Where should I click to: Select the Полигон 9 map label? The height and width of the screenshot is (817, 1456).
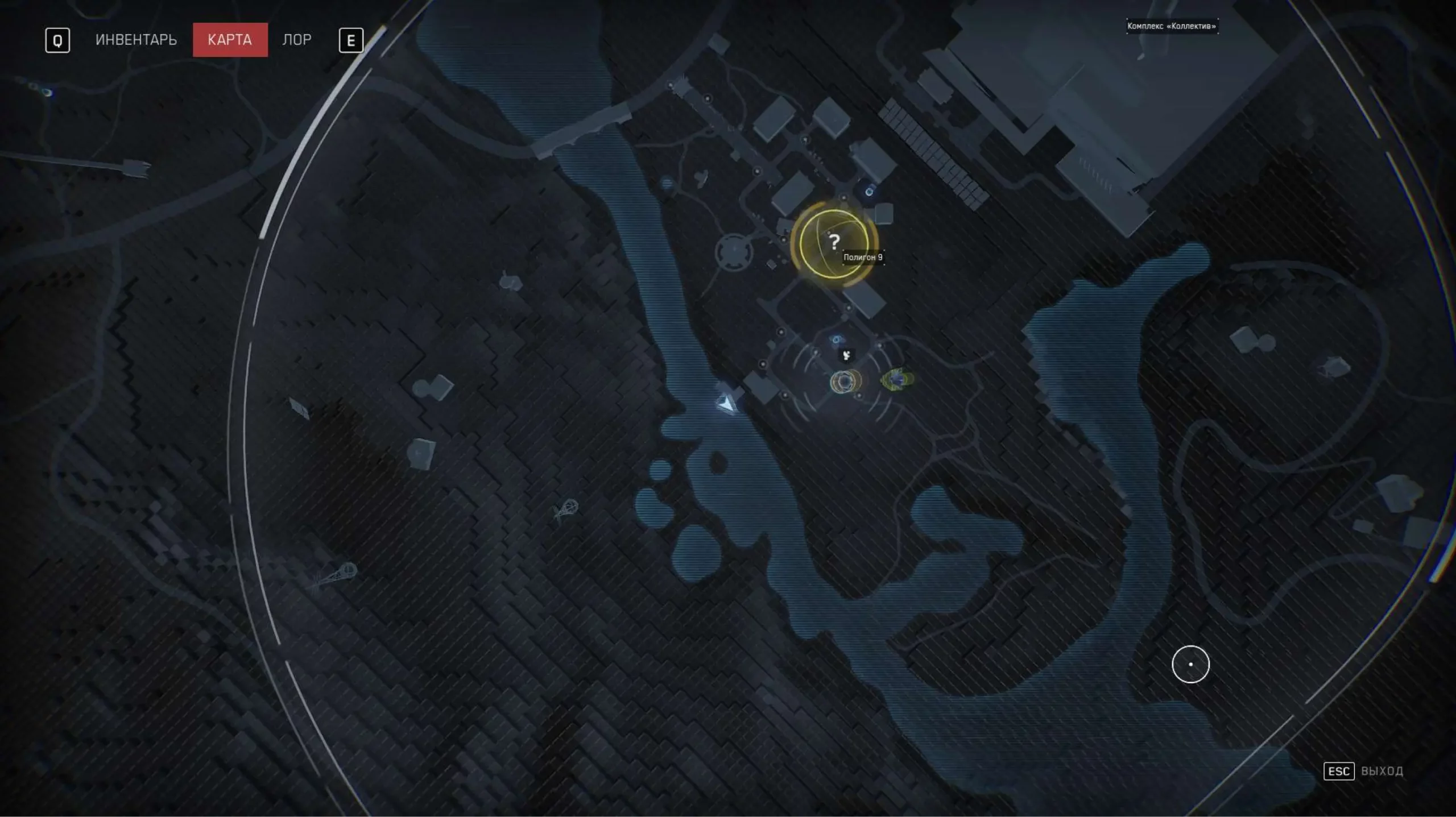click(x=863, y=258)
